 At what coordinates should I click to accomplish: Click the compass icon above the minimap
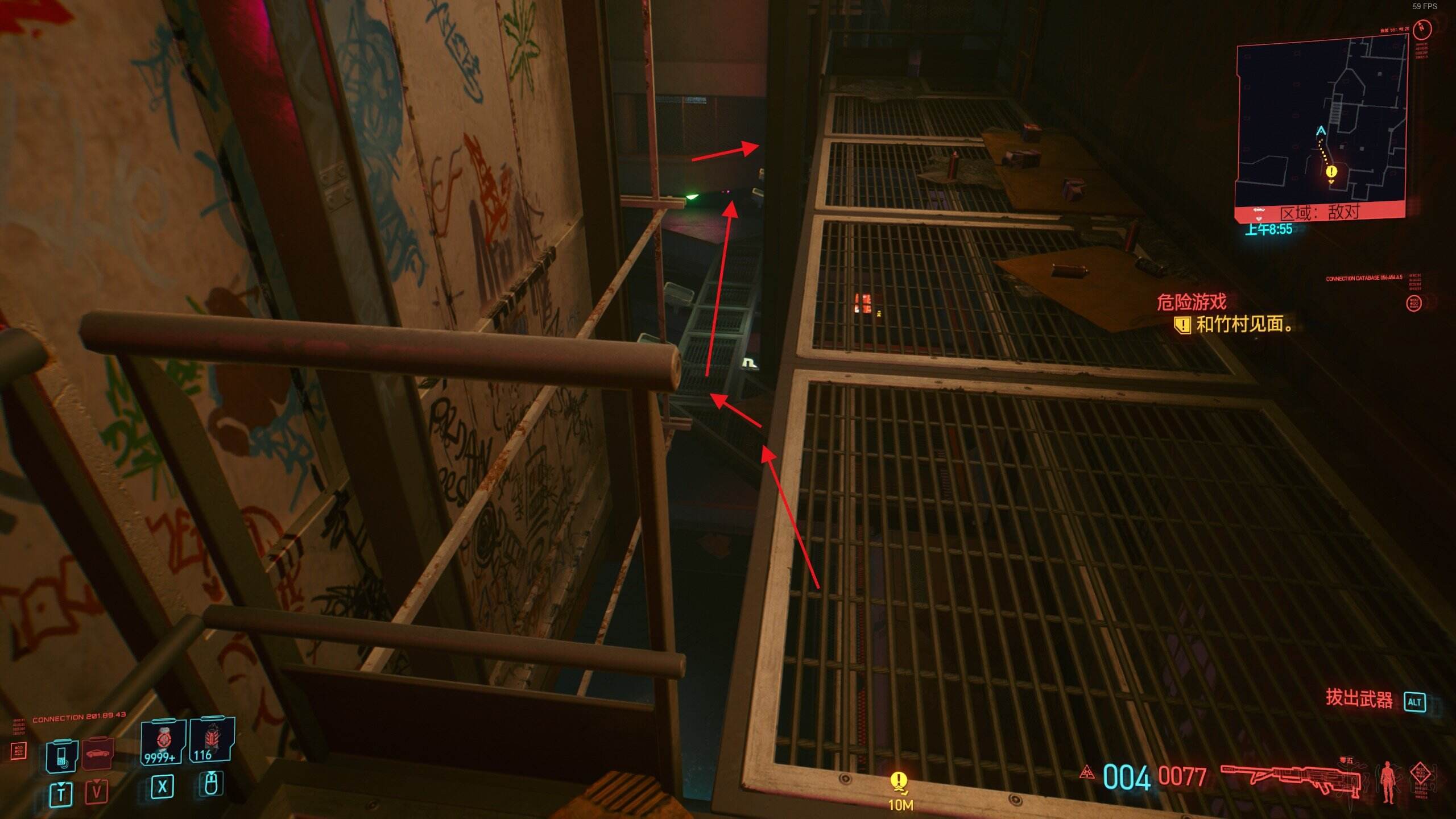pos(1422,27)
